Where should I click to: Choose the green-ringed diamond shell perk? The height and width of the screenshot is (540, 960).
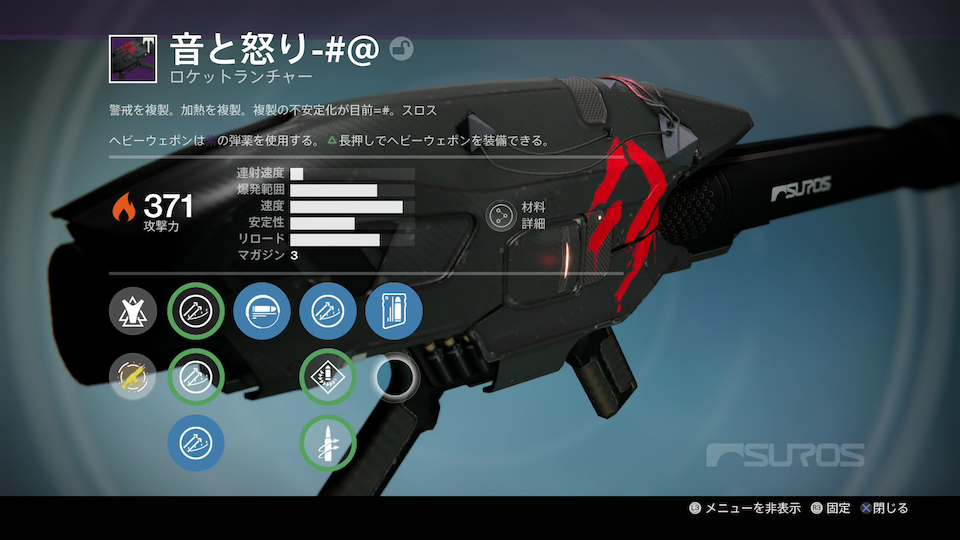(328, 377)
